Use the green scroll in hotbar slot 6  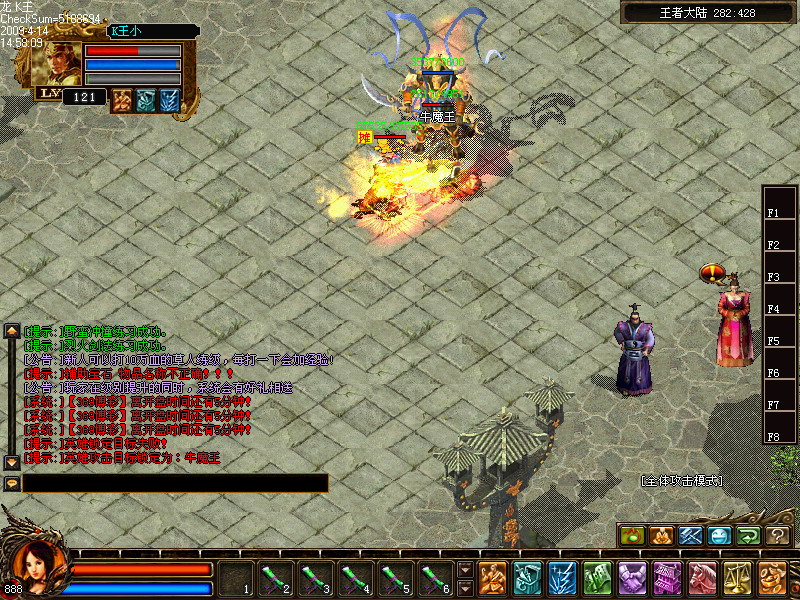point(435,578)
